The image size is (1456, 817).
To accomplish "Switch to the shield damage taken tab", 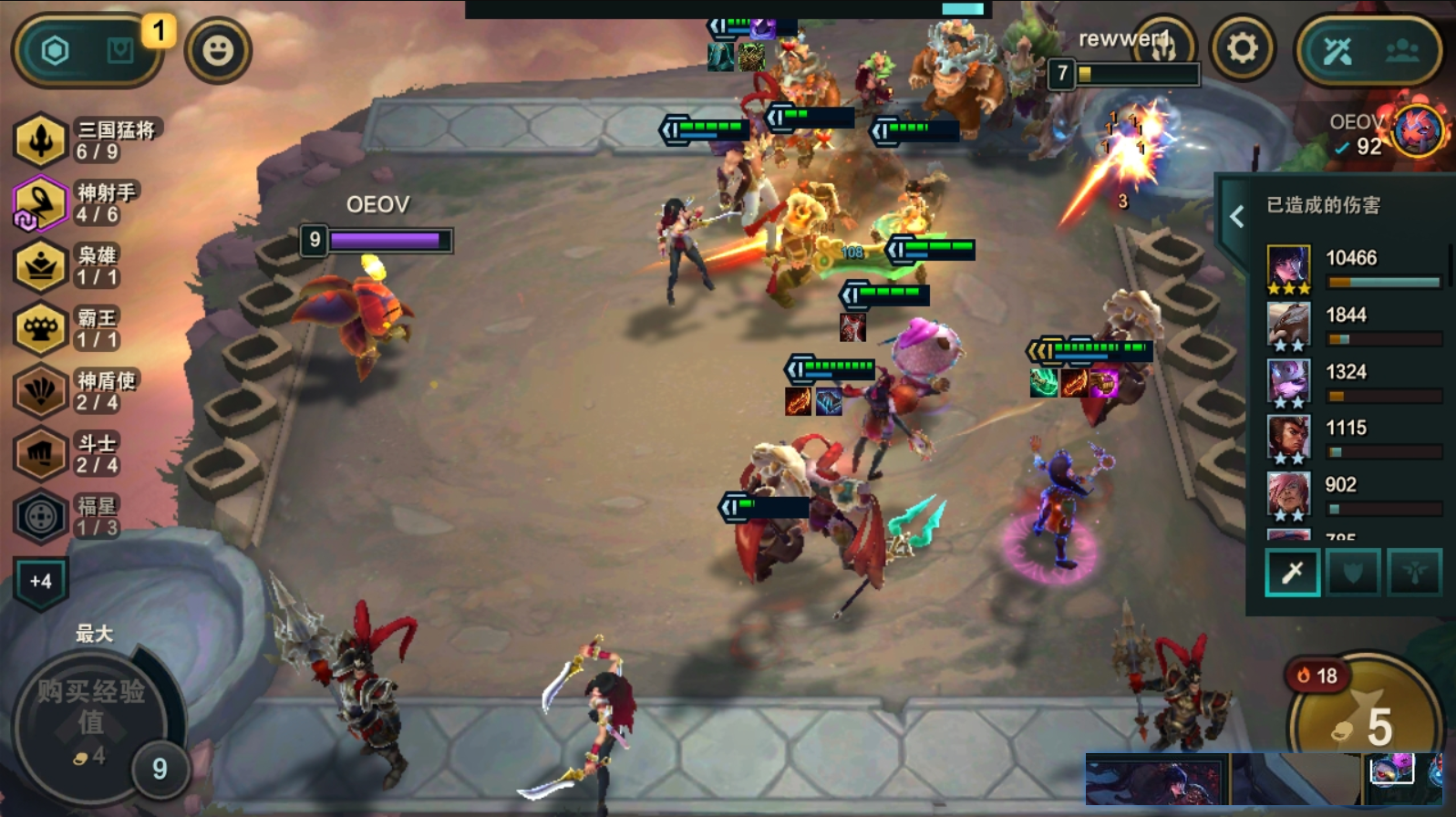I will [x=1353, y=573].
